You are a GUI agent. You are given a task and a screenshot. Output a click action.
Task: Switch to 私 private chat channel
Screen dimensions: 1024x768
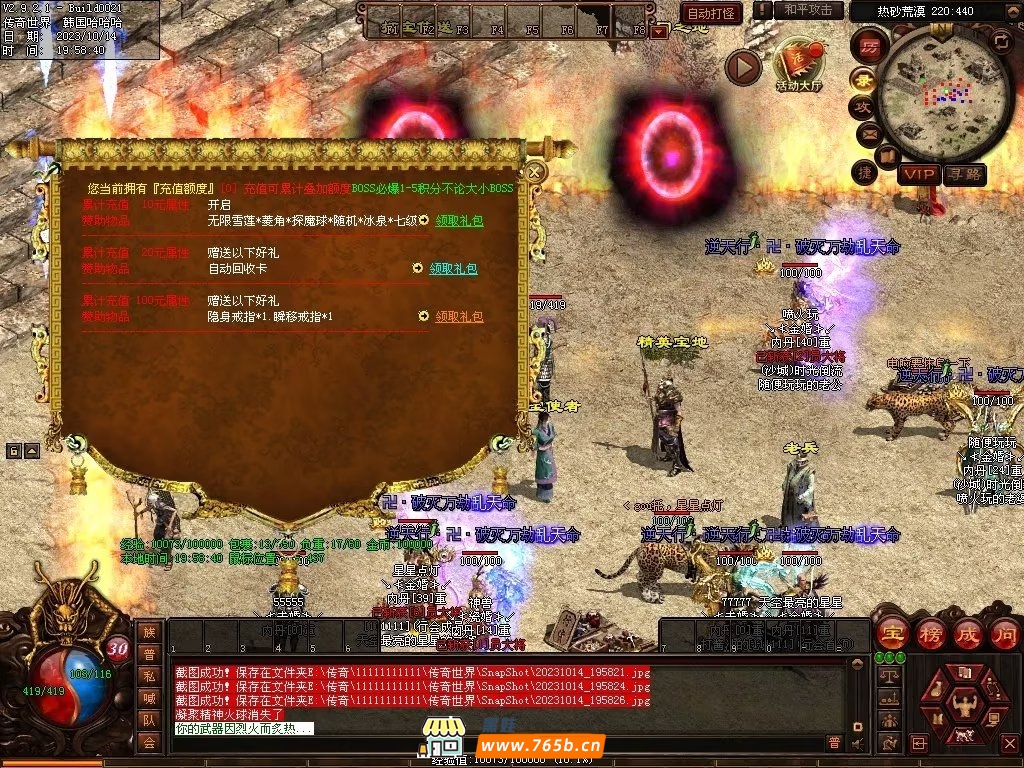149,675
